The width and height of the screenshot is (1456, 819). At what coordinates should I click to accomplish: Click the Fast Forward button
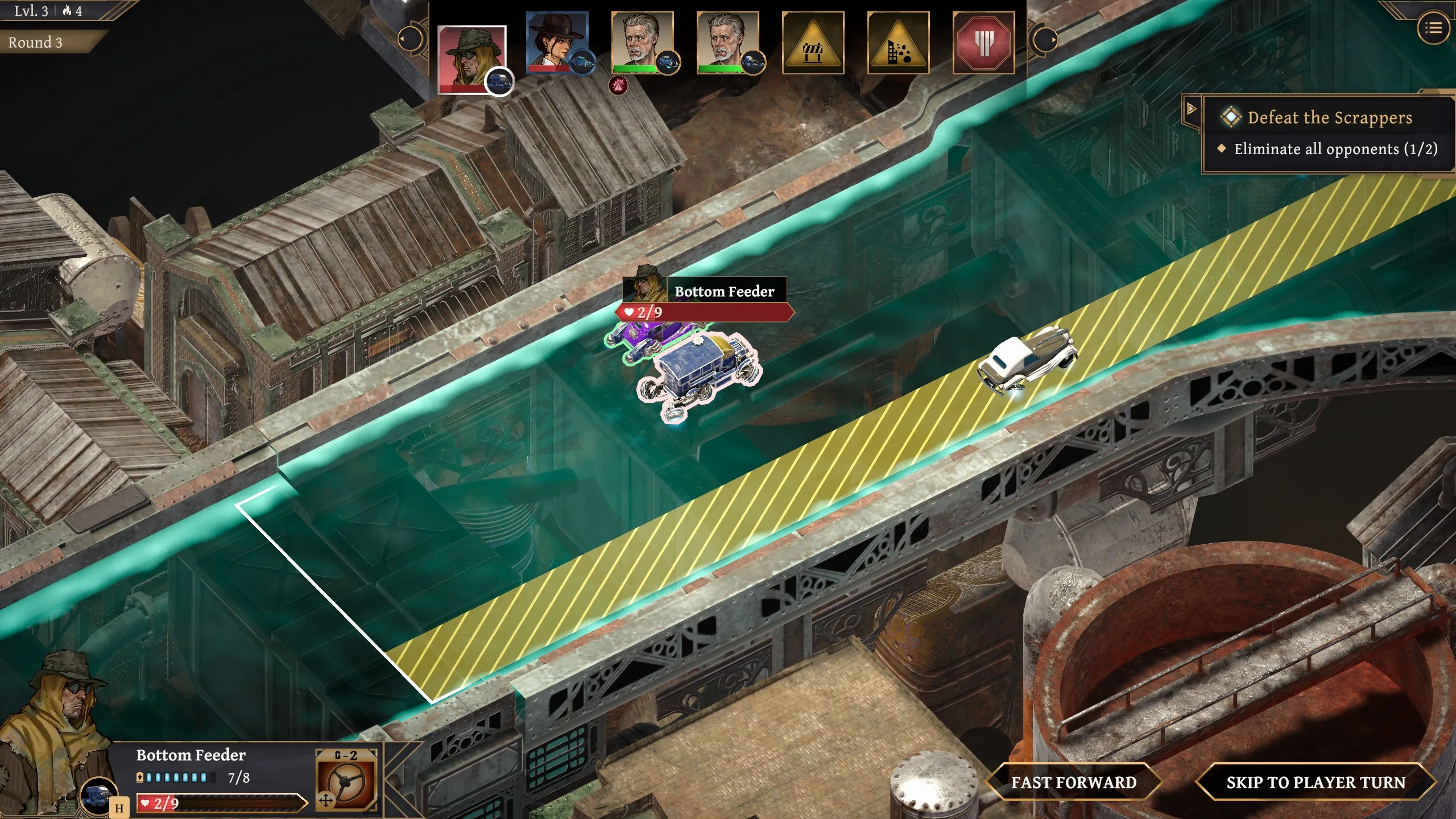1073,783
